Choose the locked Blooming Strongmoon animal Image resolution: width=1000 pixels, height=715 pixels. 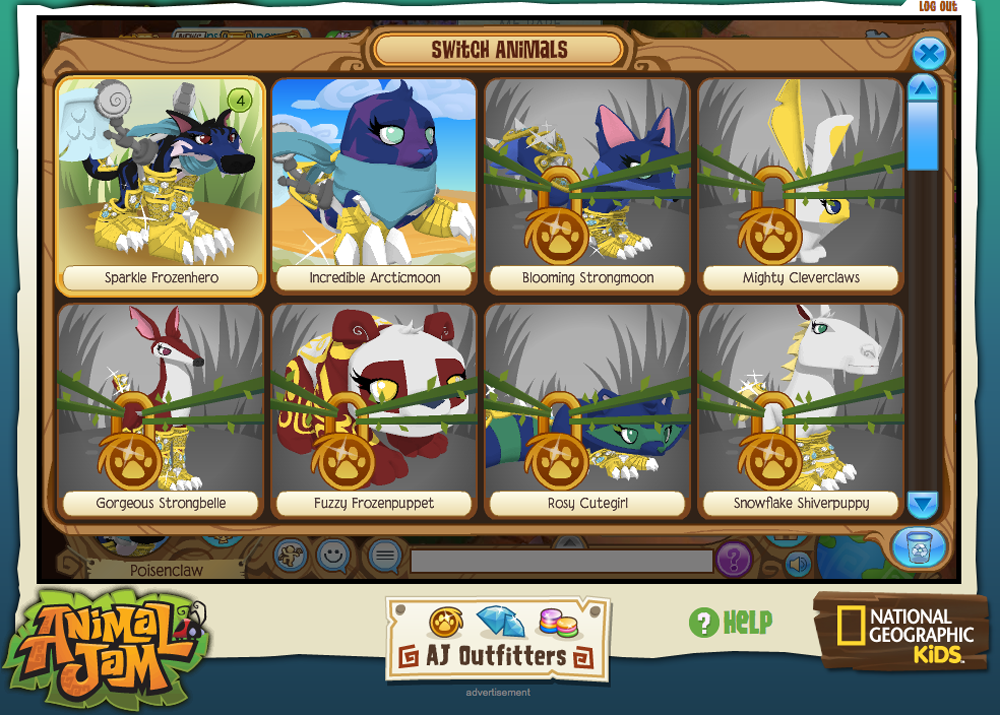pyautogui.click(x=588, y=185)
